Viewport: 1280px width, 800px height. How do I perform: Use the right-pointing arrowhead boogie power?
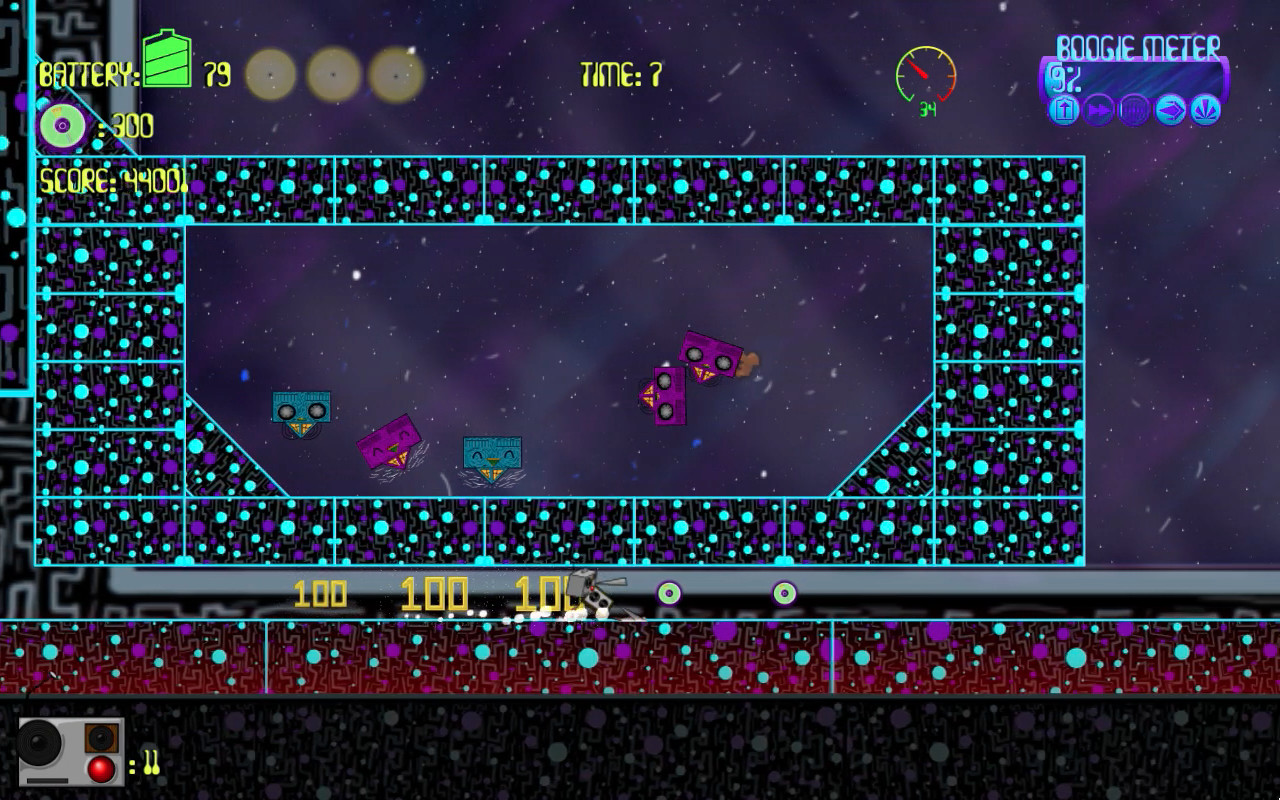[1170, 110]
